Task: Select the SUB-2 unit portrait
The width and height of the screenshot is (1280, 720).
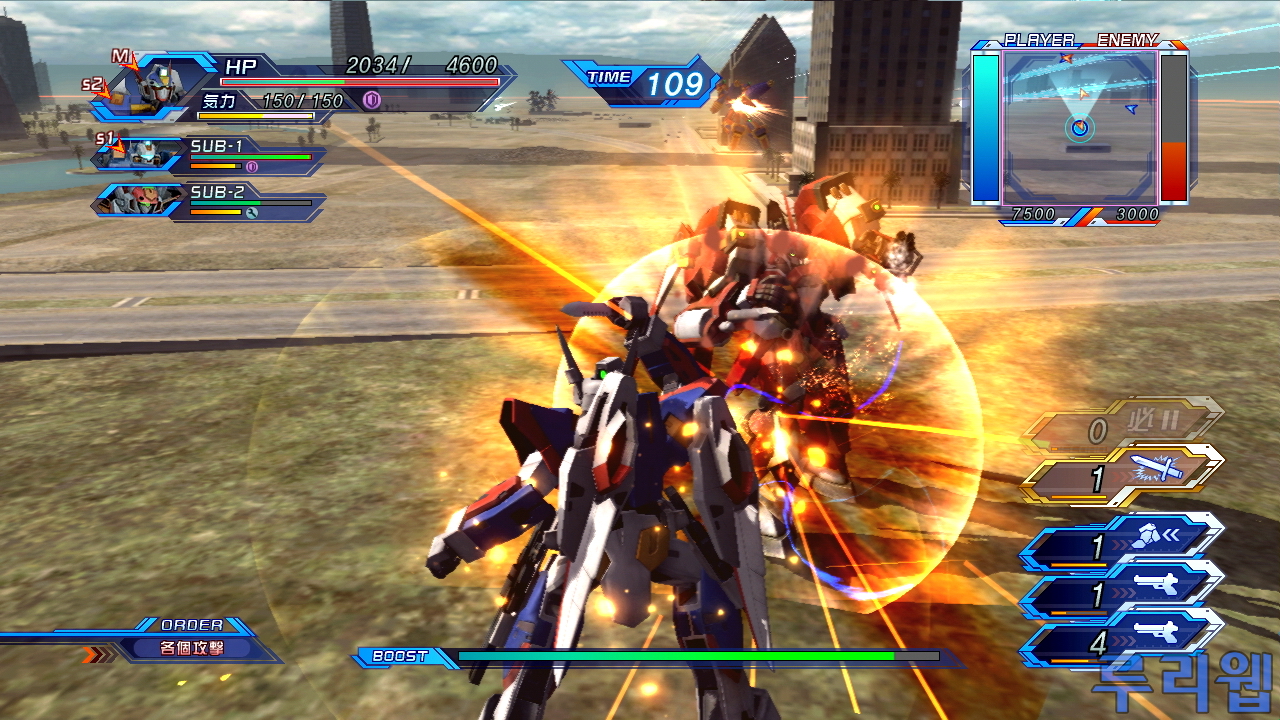Action: point(145,201)
